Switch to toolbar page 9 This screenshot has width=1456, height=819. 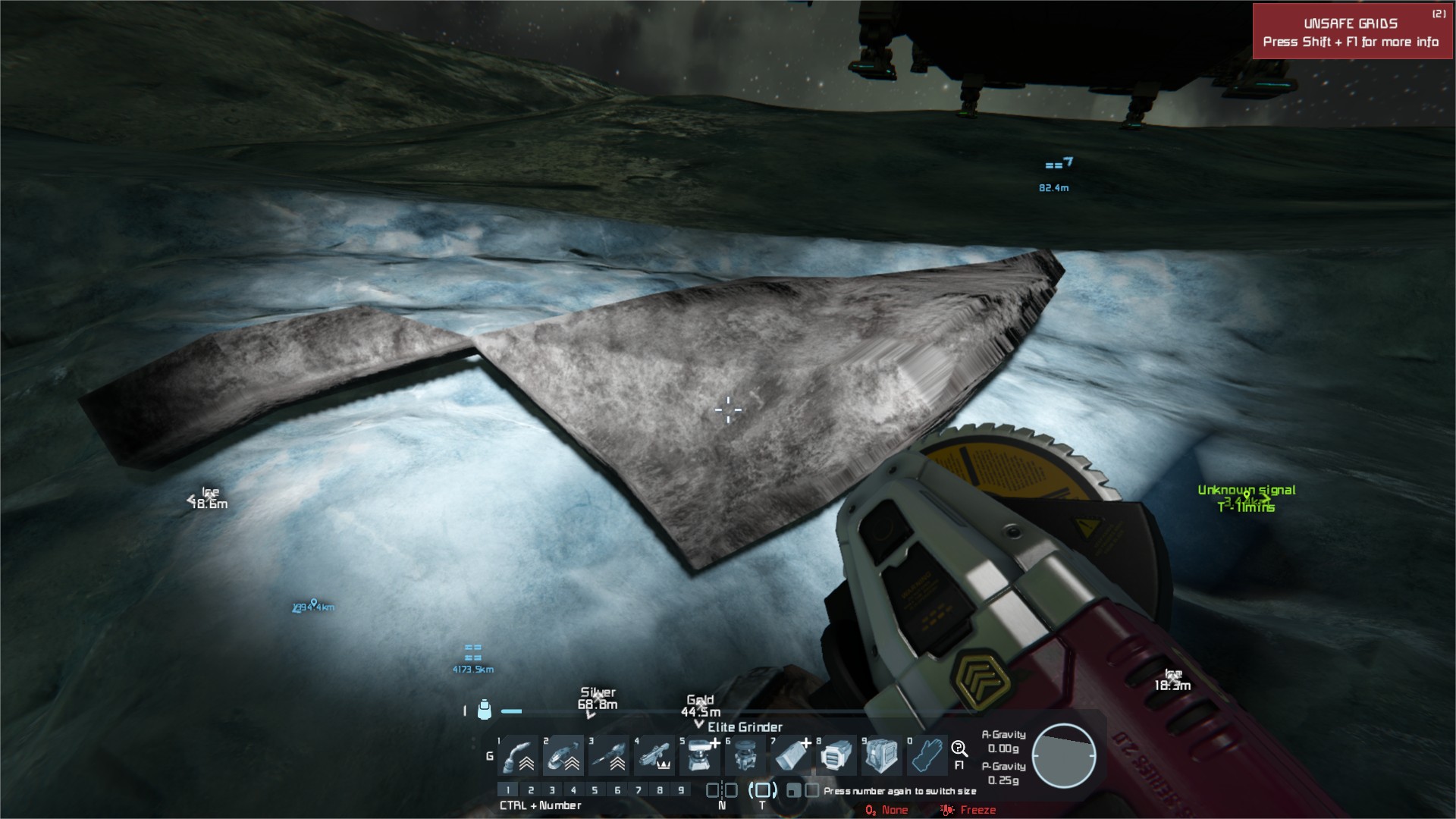tap(681, 790)
